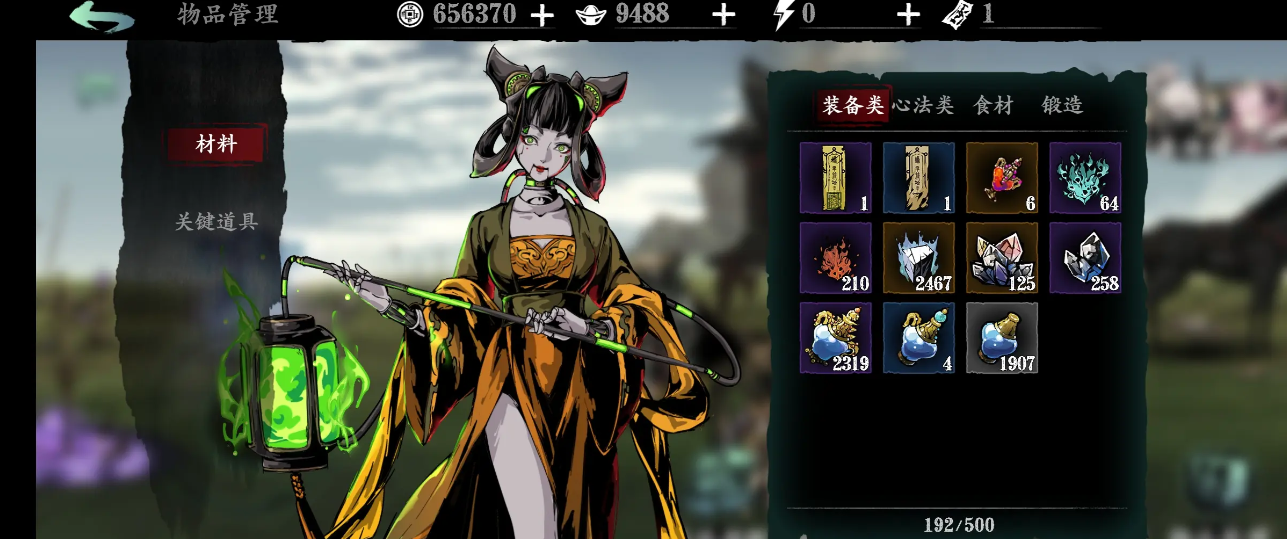Screen dimensions: 1287x539
Task: Switch to the 装备类 tab
Action: pos(853,105)
